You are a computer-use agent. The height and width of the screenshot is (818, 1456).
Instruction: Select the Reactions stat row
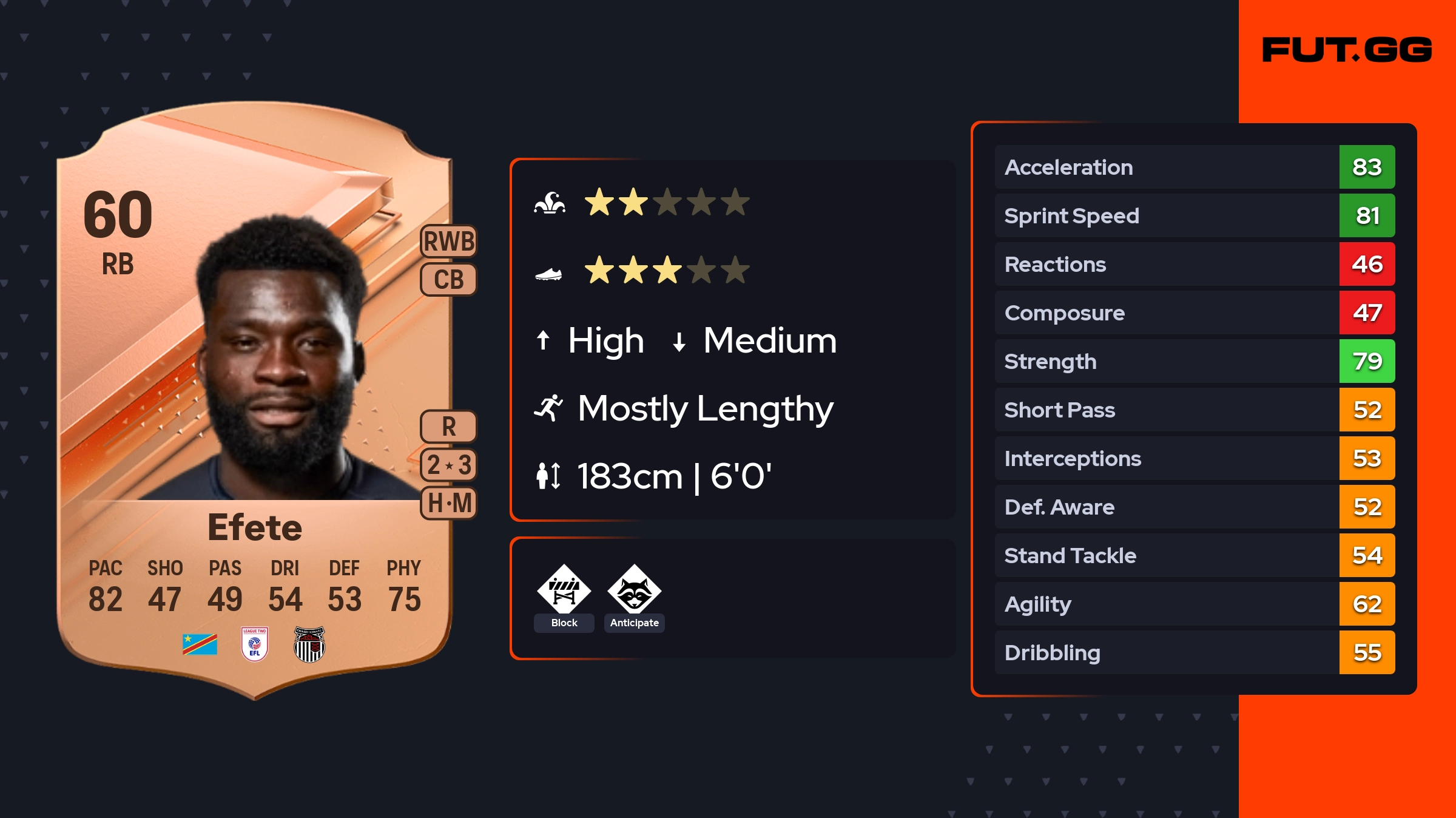click(1194, 264)
